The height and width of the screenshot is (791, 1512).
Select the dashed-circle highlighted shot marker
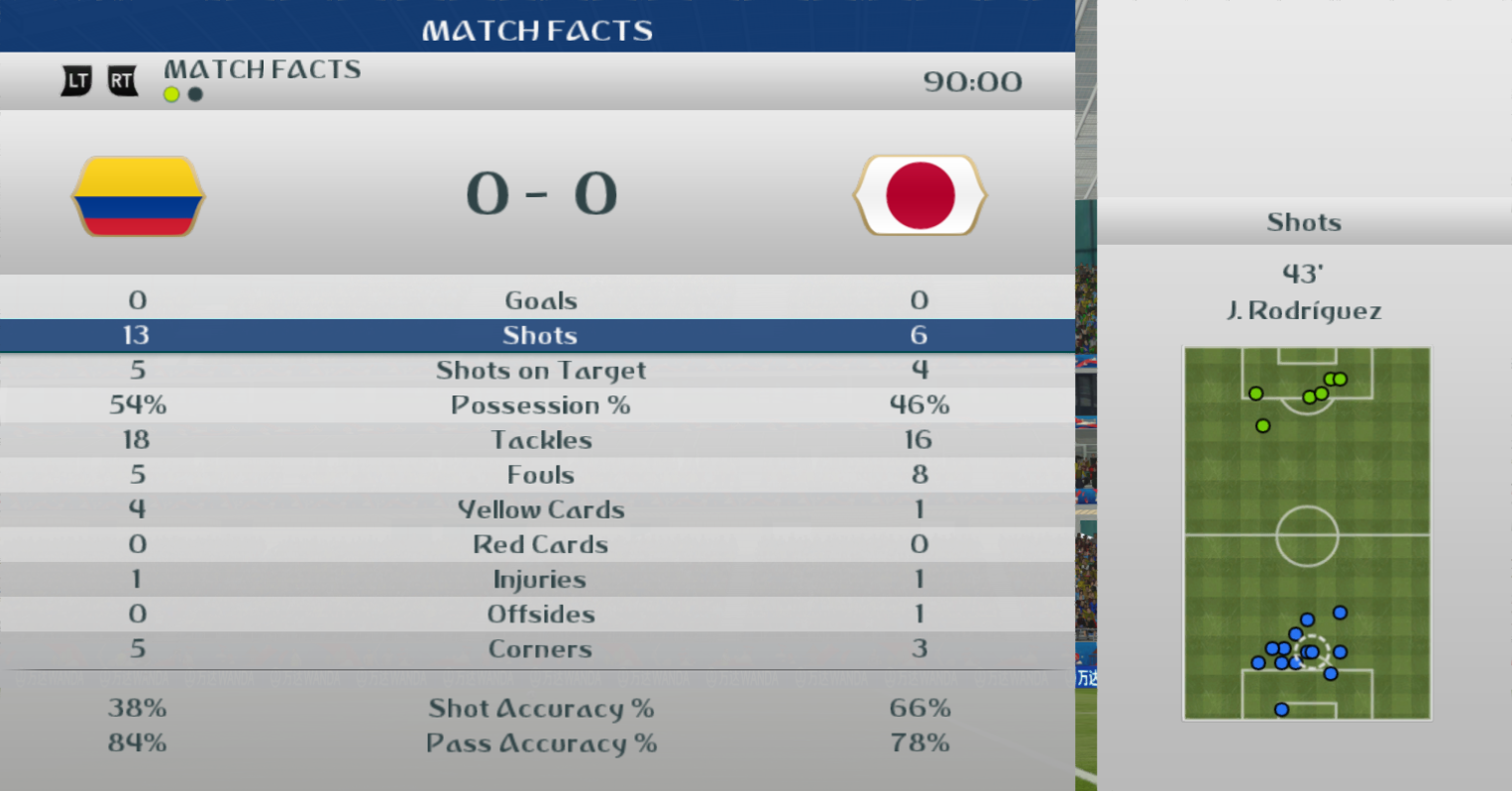point(1312,651)
